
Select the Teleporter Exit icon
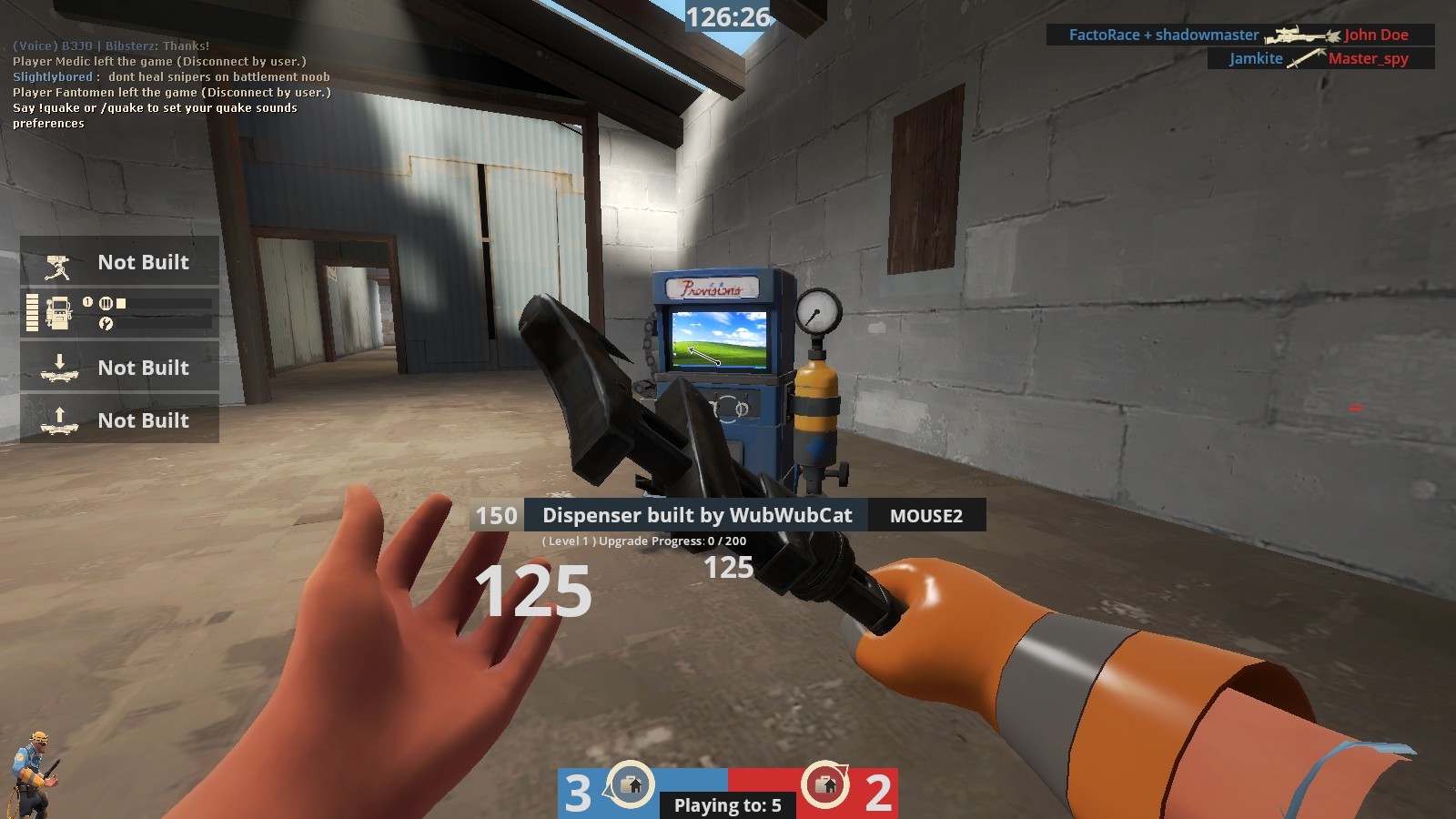(x=60, y=420)
